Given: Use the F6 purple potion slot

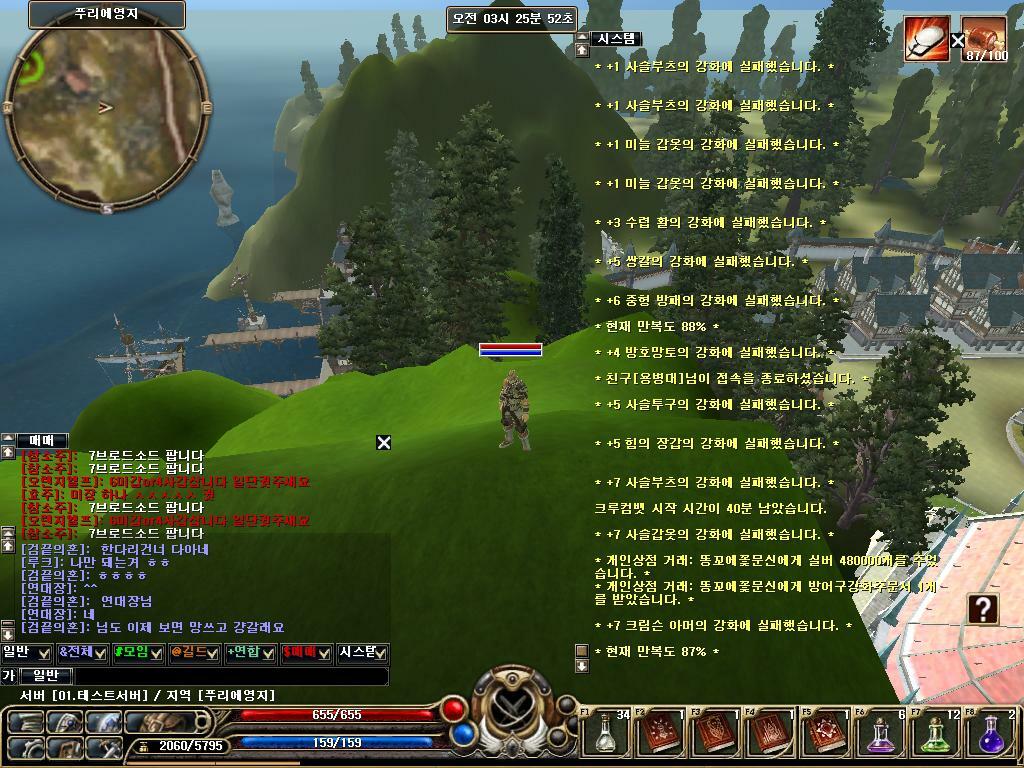Looking at the screenshot, I should (x=881, y=734).
